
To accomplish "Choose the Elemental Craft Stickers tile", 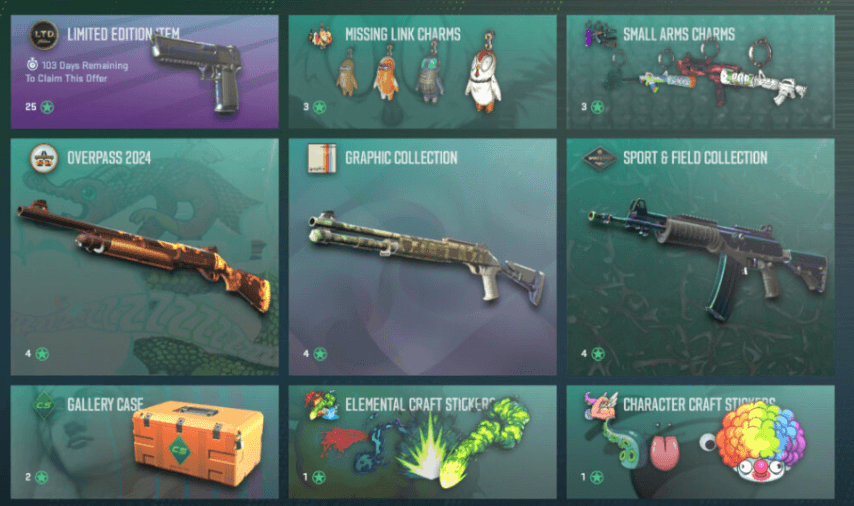I will point(422,441).
